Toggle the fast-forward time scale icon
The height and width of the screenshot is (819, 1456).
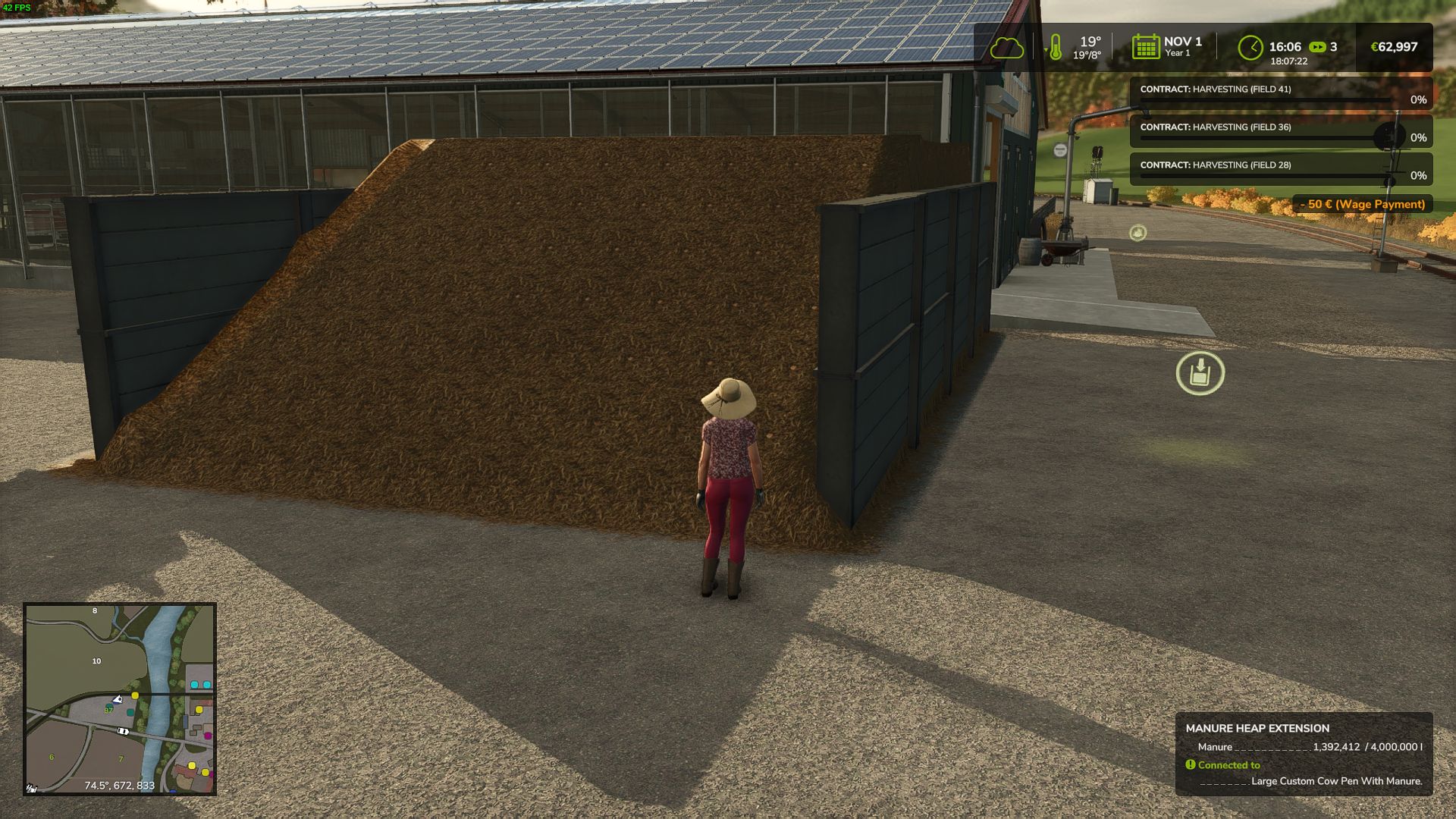(1317, 47)
